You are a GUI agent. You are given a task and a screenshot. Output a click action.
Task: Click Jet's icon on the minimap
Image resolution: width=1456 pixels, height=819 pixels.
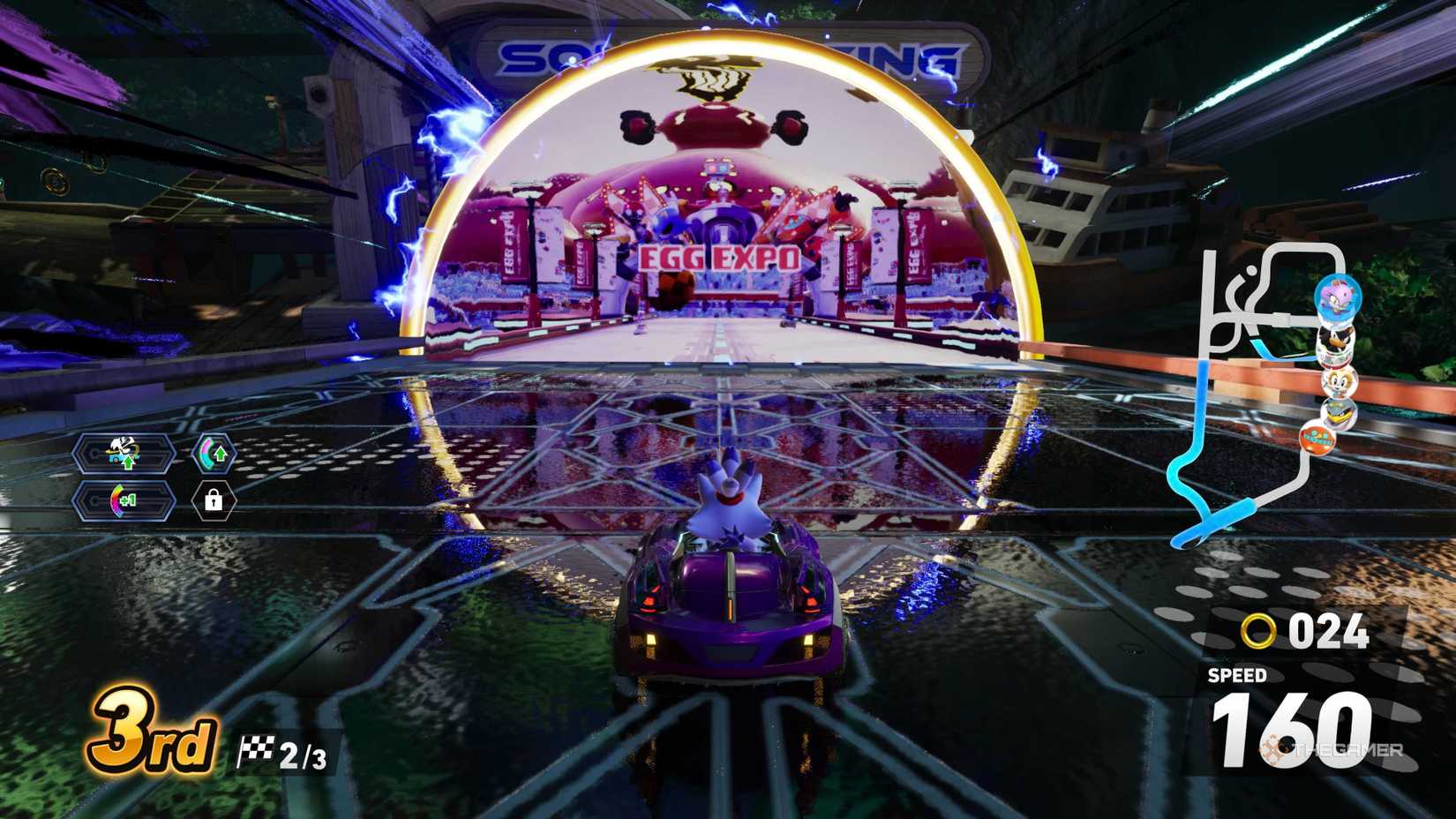point(1338,411)
